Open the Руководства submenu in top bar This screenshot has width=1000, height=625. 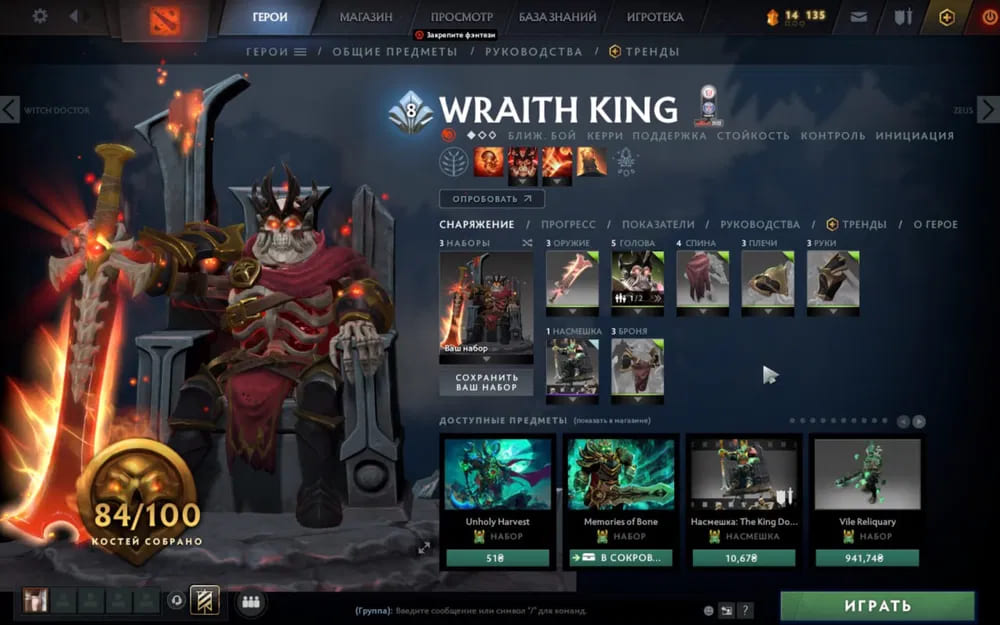(533, 52)
